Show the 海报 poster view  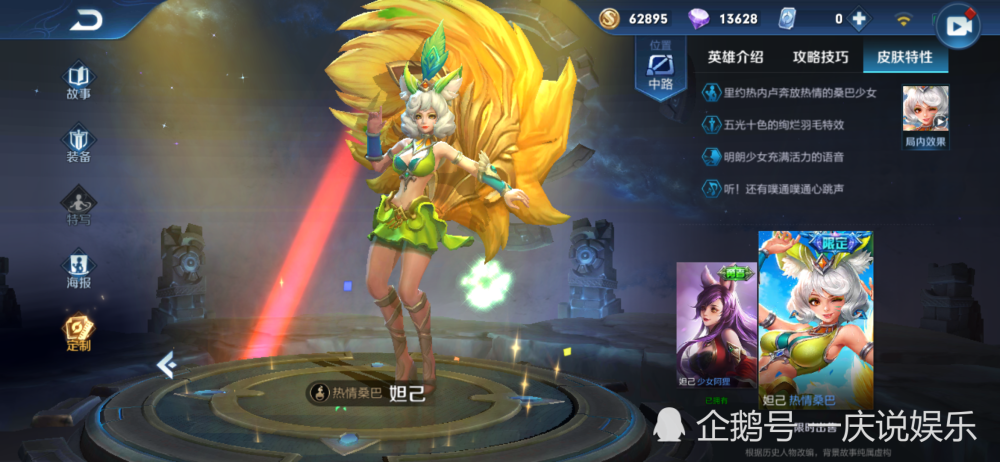(x=78, y=269)
